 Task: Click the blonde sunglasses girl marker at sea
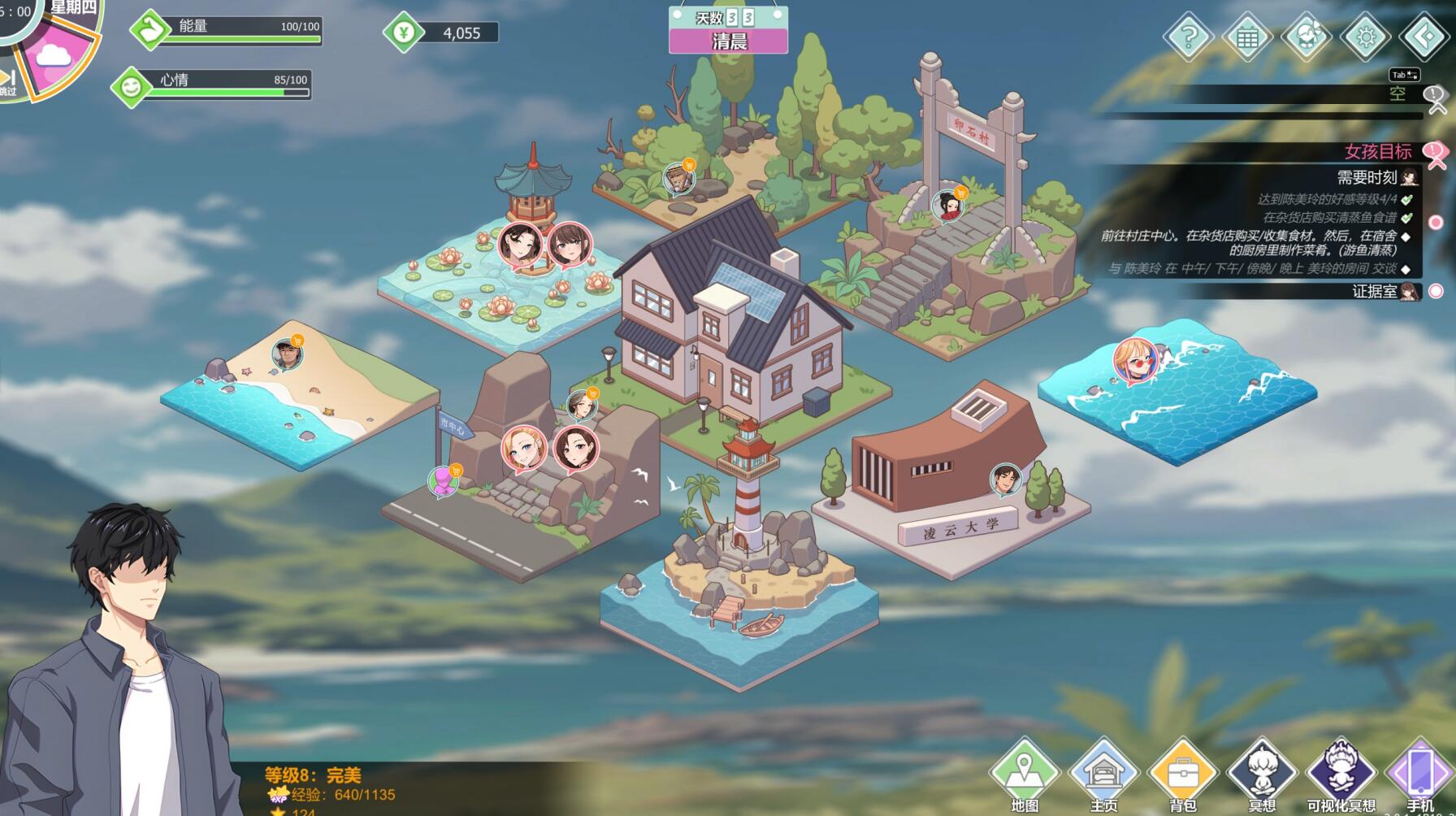tap(1133, 360)
